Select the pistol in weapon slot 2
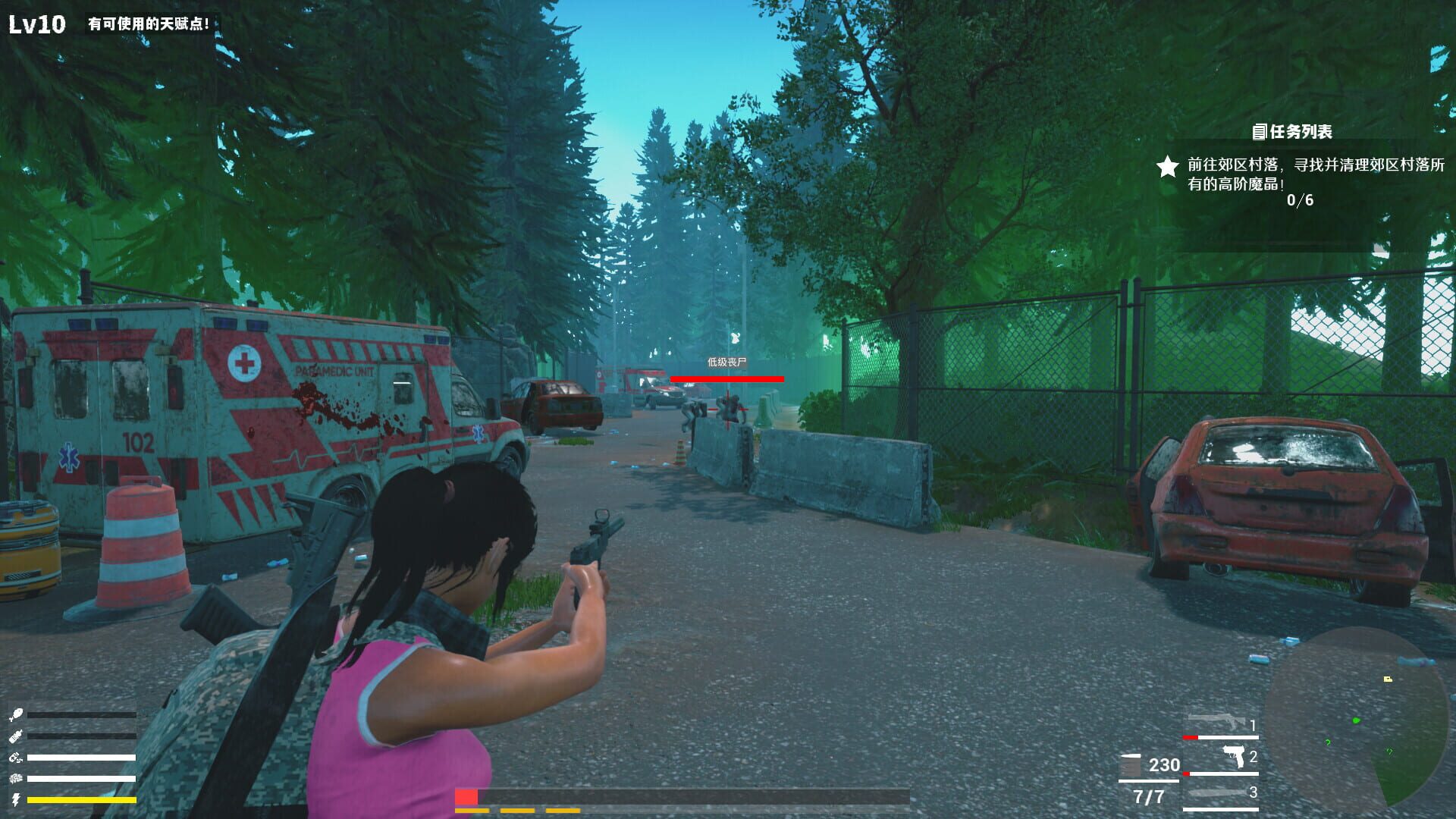The image size is (1456, 819). [1234, 756]
